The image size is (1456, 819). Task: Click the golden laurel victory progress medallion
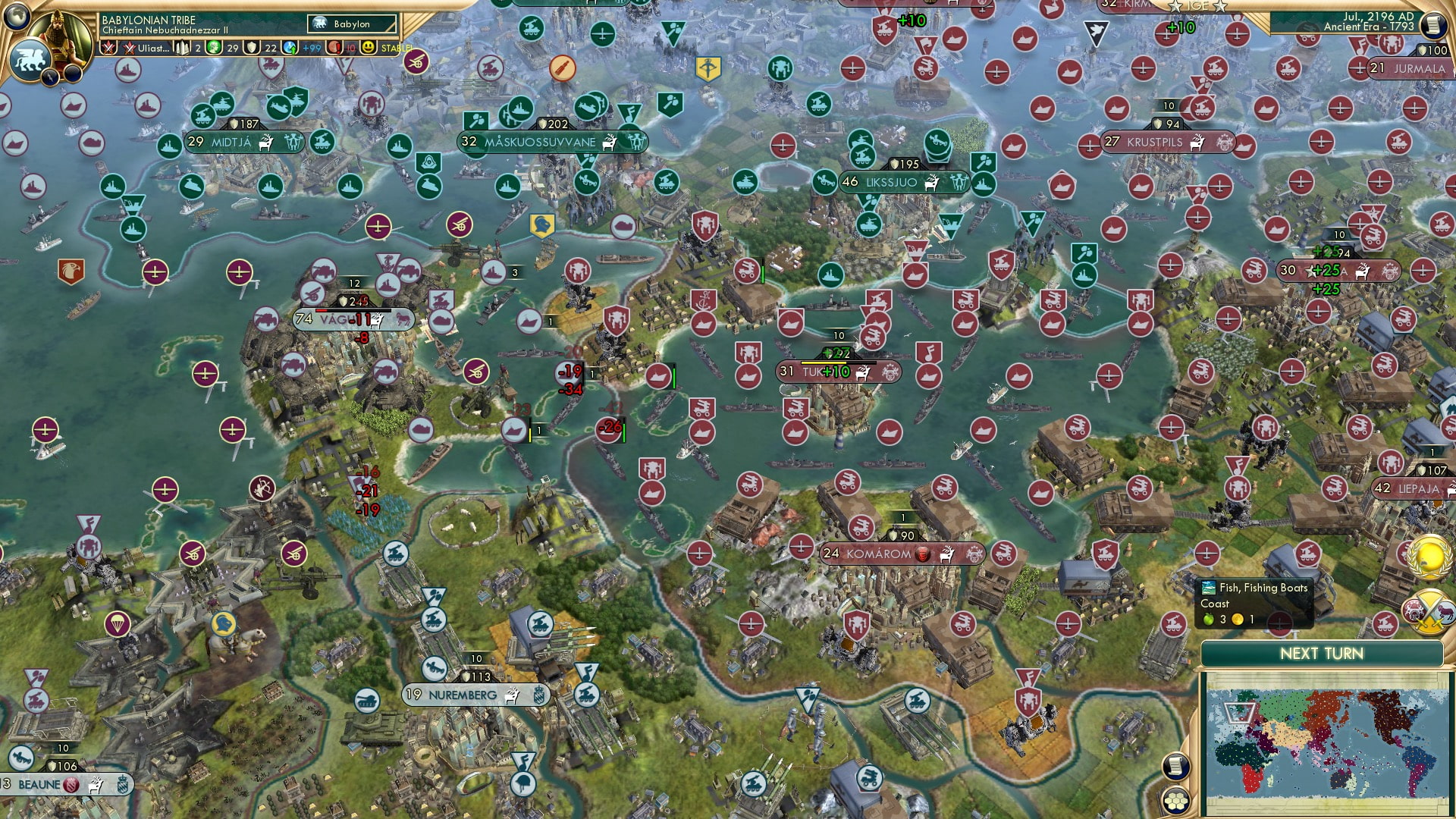pos(1426,557)
